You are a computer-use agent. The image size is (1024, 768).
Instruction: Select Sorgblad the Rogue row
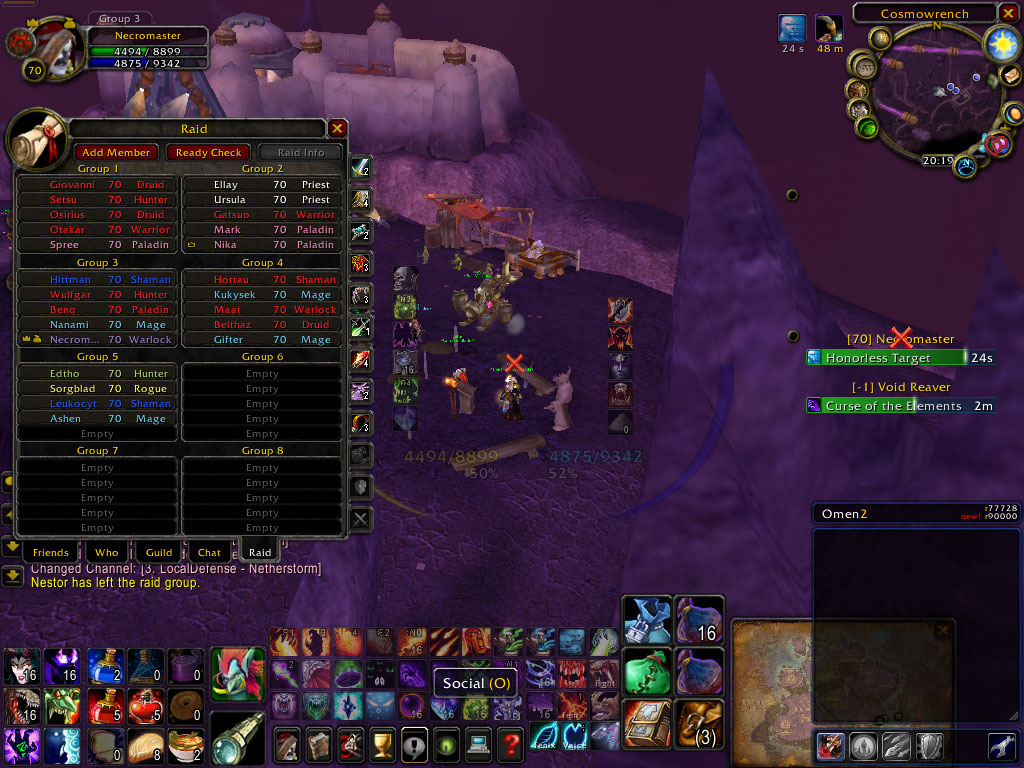pos(97,389)
